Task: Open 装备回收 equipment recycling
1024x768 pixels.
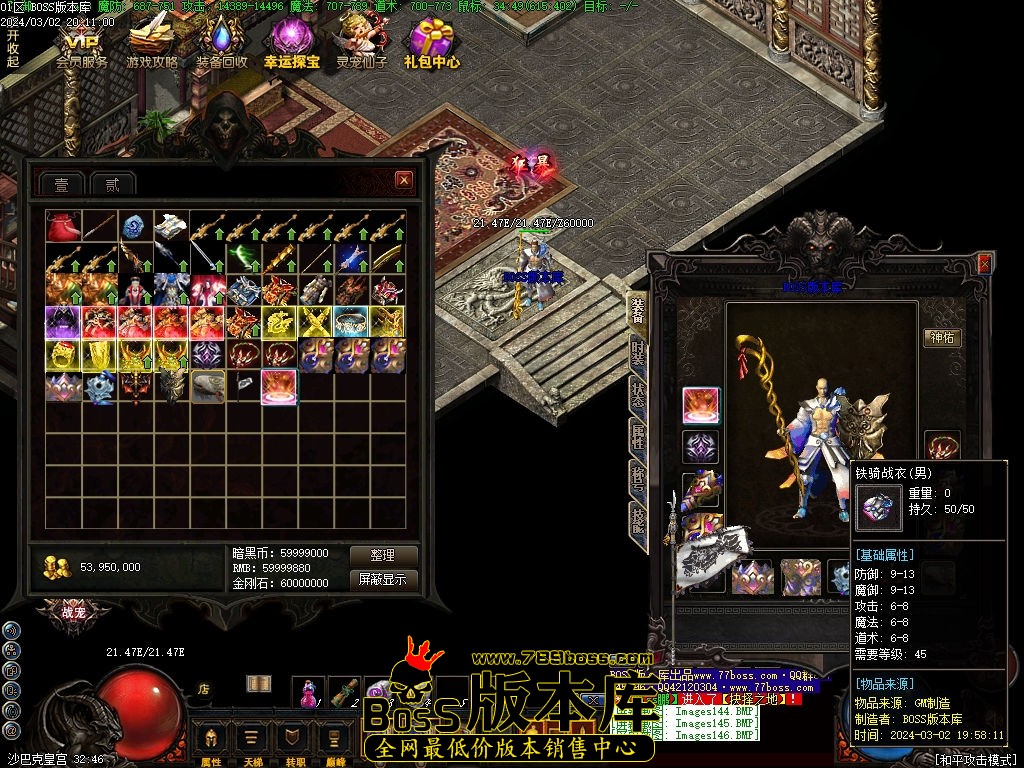Action: click(x=222, y=44)
